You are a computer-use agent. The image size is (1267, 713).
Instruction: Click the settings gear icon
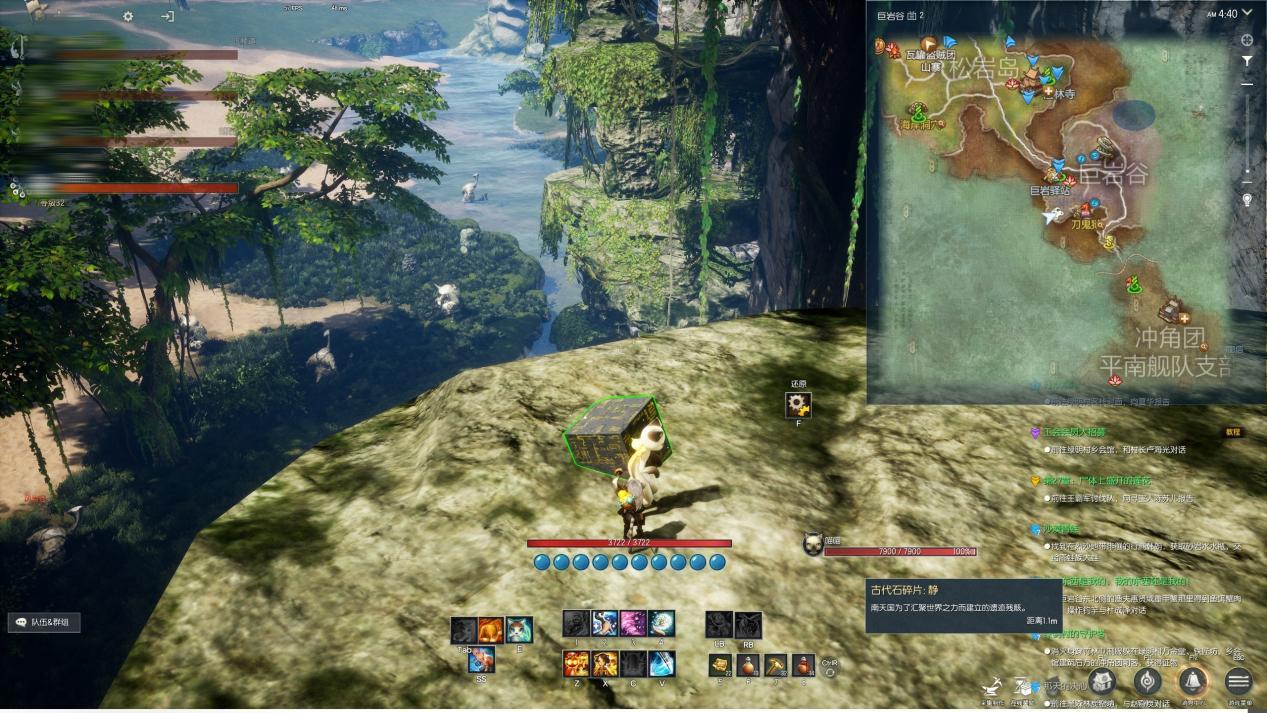pyautogui.click(x=128, y=16)
